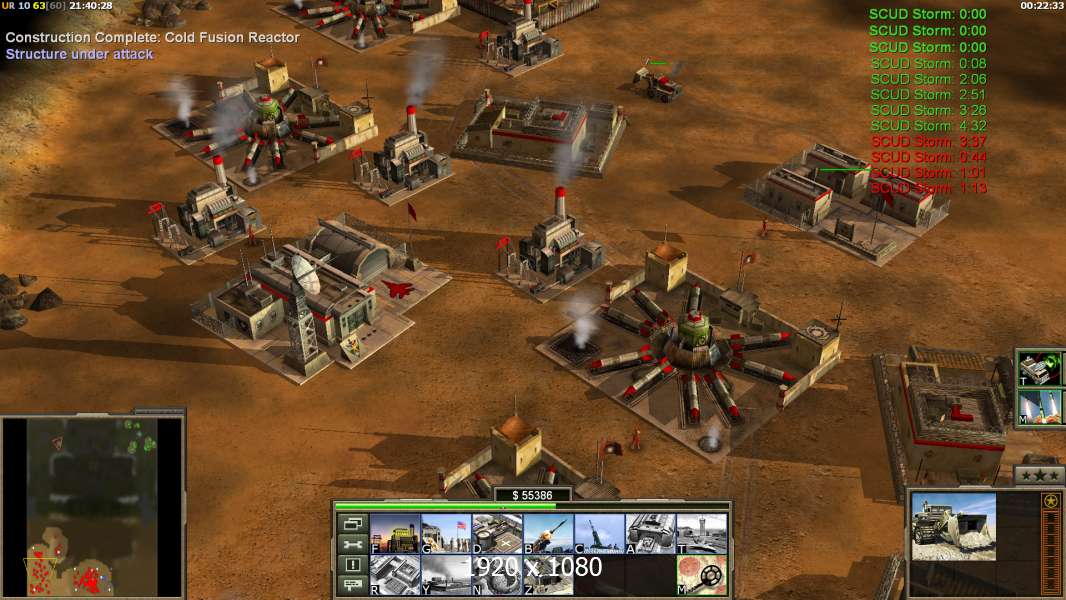This screenshot has height=600, width=1066.
Task: Launch the missile strike power shortcut
Action: click(1040, 407)
